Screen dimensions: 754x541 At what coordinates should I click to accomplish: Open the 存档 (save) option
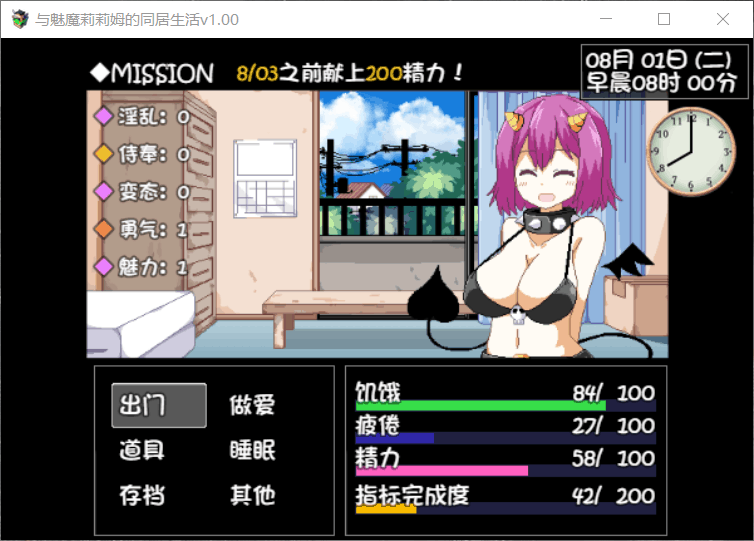tap(142, 495)
